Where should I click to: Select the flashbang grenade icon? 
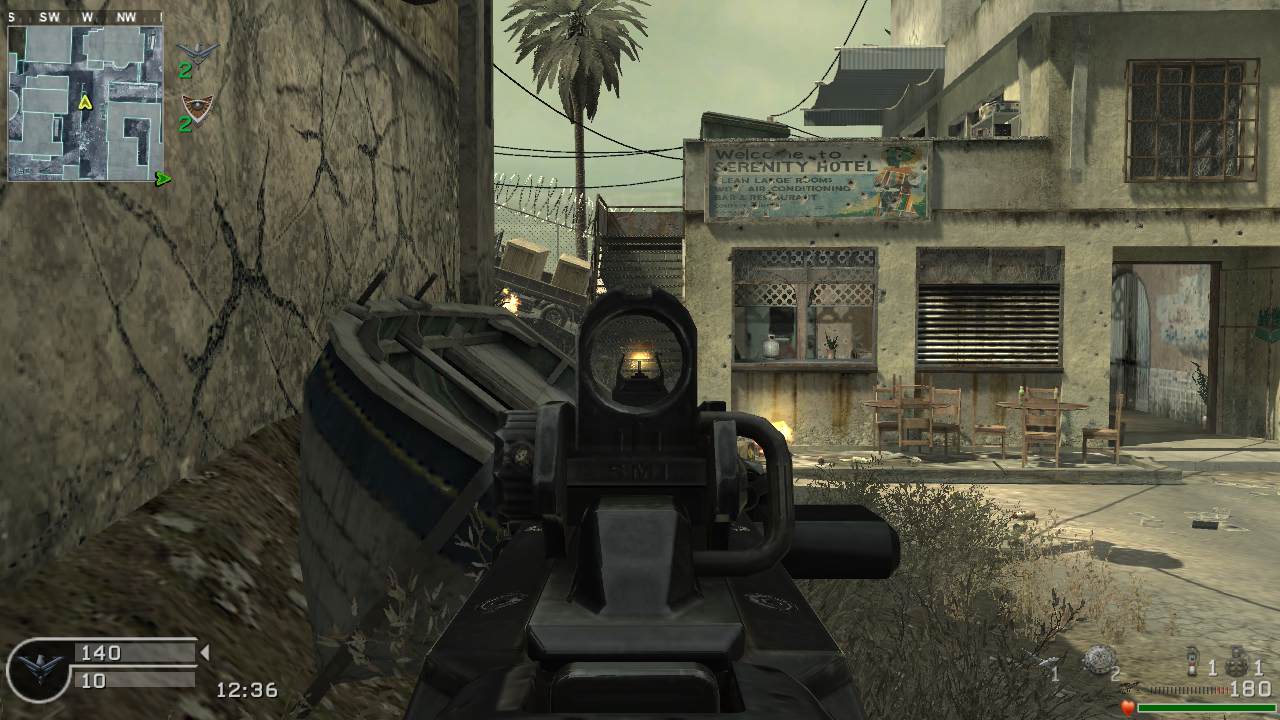click(1192, 663)
